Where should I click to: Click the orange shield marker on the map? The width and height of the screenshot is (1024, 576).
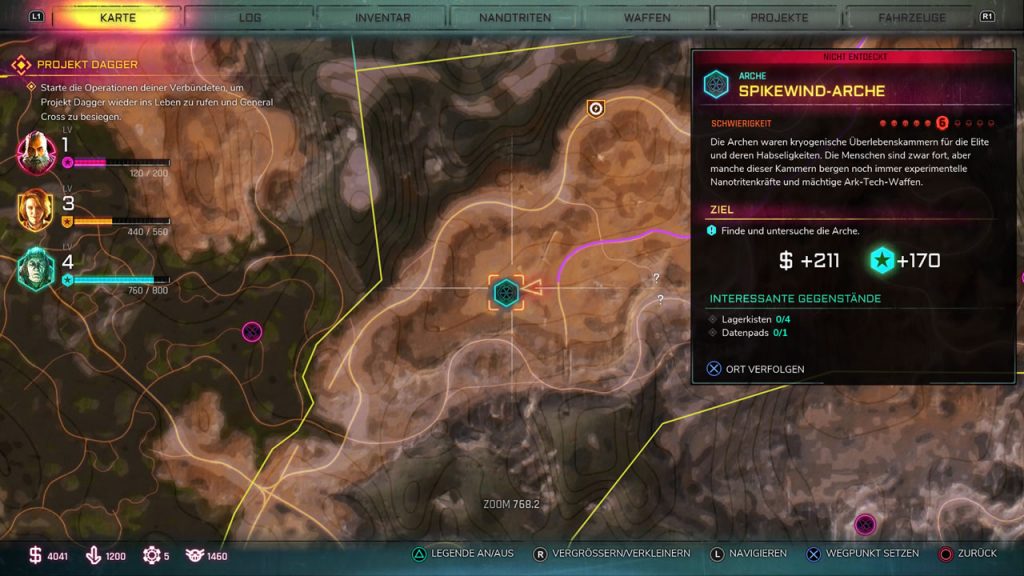(595, 108)
